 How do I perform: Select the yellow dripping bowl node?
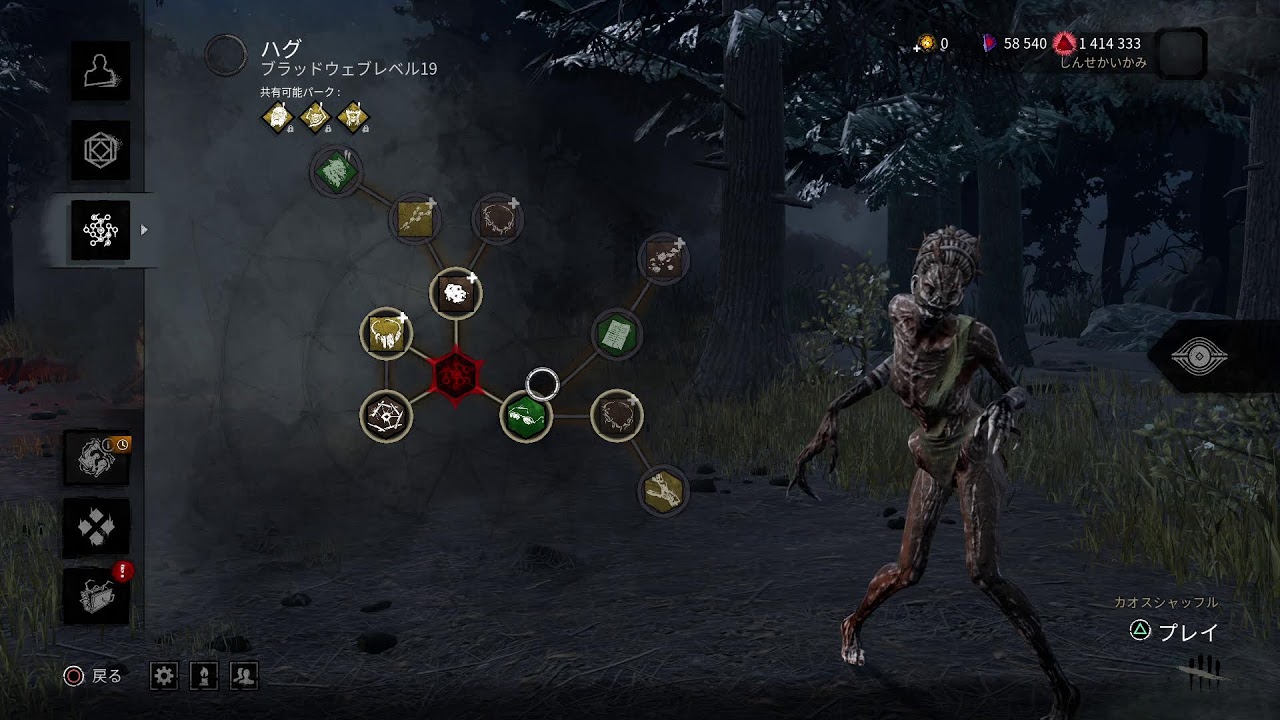386,334
